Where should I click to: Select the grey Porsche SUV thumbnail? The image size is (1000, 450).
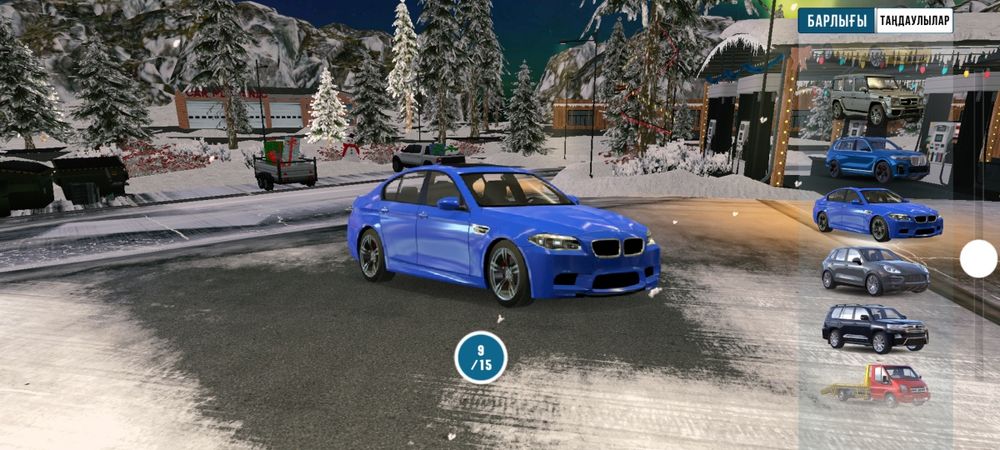(874, 269)
